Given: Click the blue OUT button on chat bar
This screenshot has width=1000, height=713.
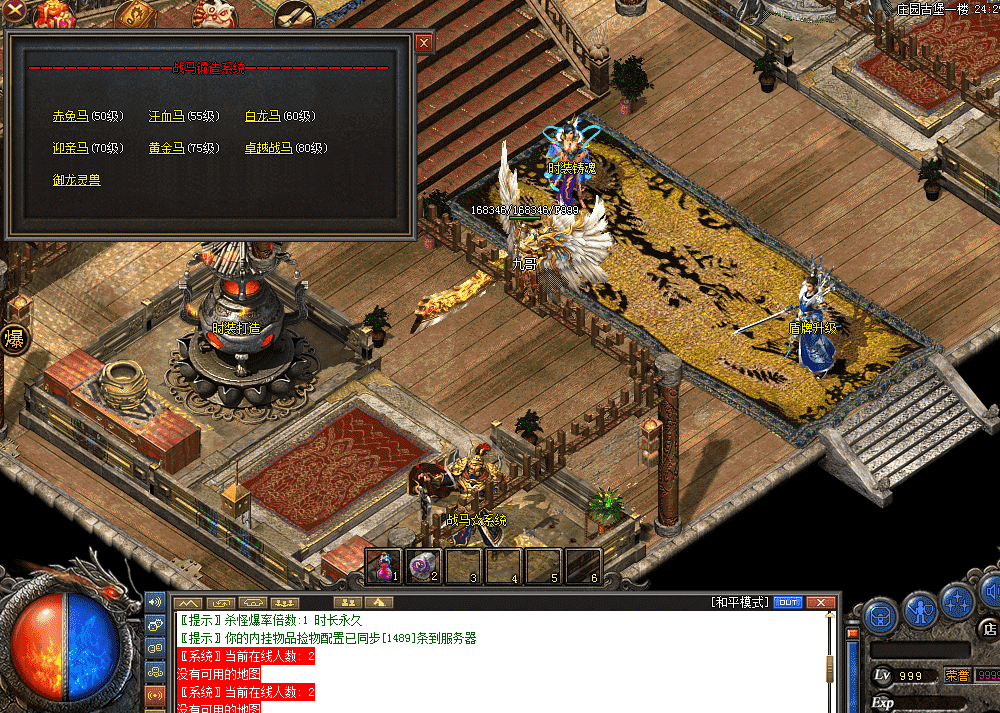Looking at the screenshot, I should pos(788,602).
